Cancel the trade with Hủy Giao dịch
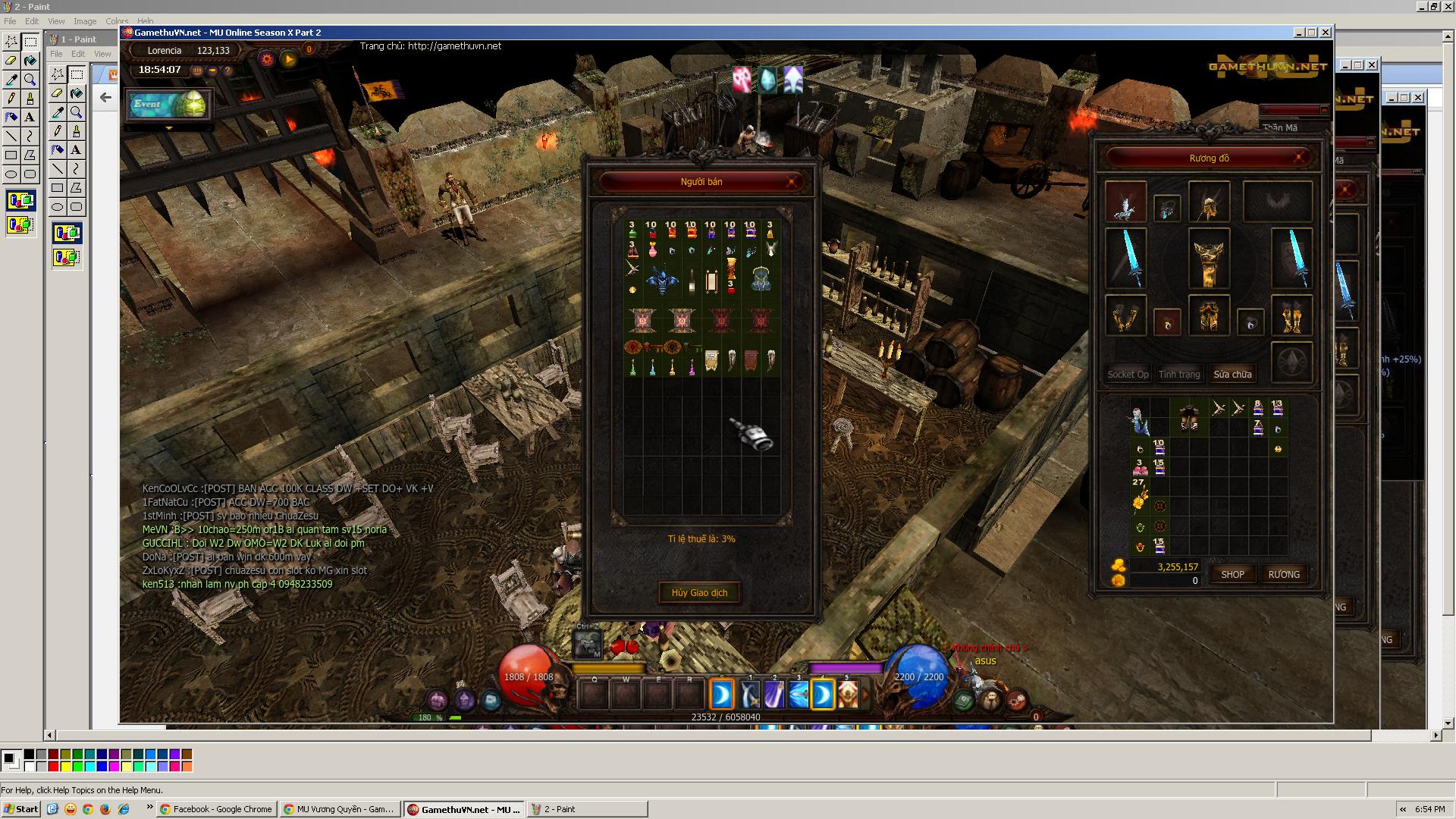Viewport: 1456px width, 819px height. (698, 592)
